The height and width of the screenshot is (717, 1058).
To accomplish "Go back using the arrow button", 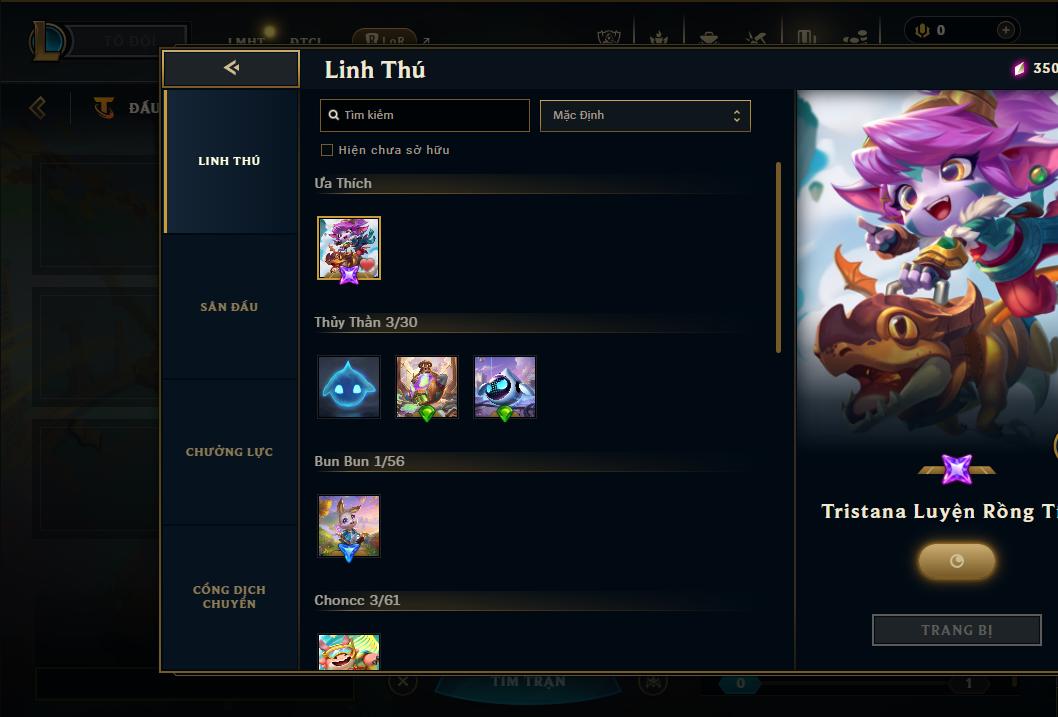I will pos(231,68).
